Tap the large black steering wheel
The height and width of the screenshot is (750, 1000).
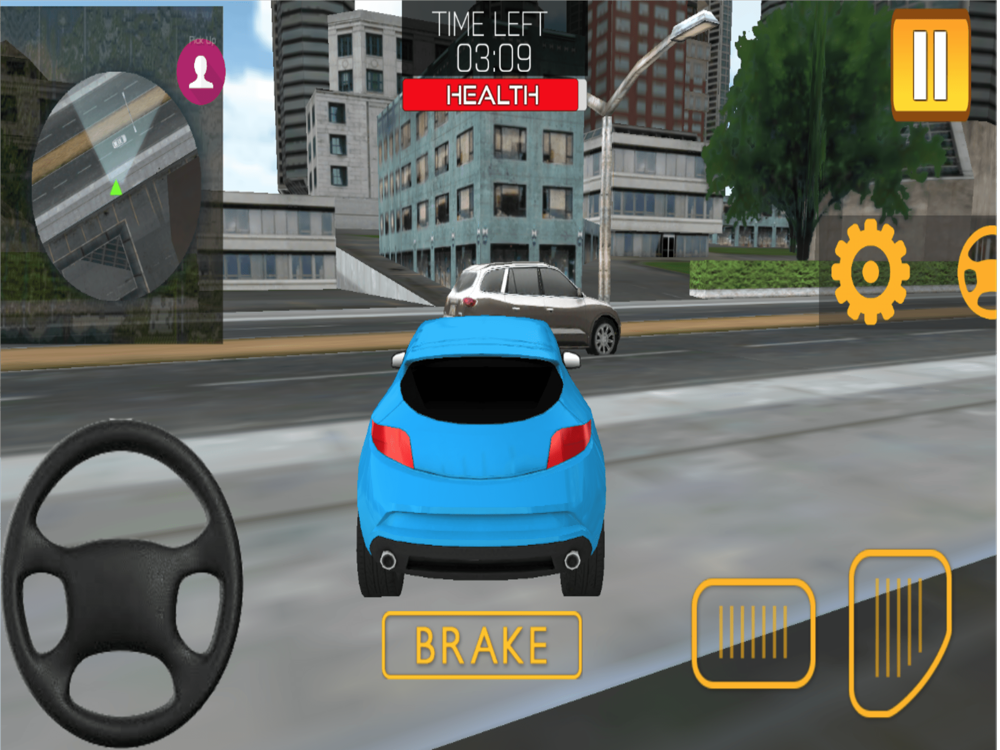(x=122, y=582)
